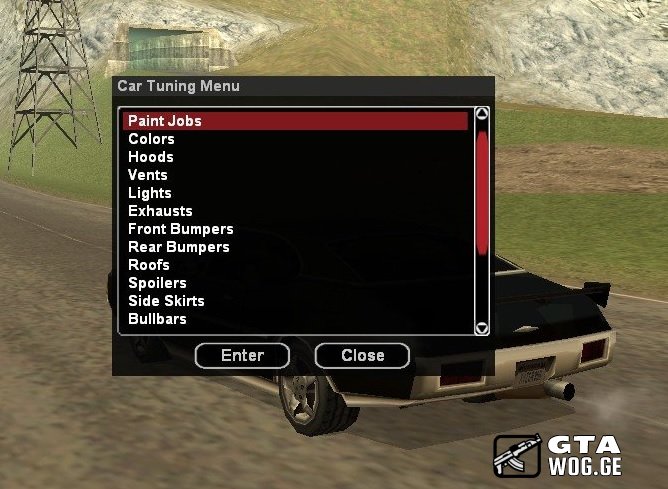
Task: Select the Spoilers entry
Action: click(x=157, y=283)
